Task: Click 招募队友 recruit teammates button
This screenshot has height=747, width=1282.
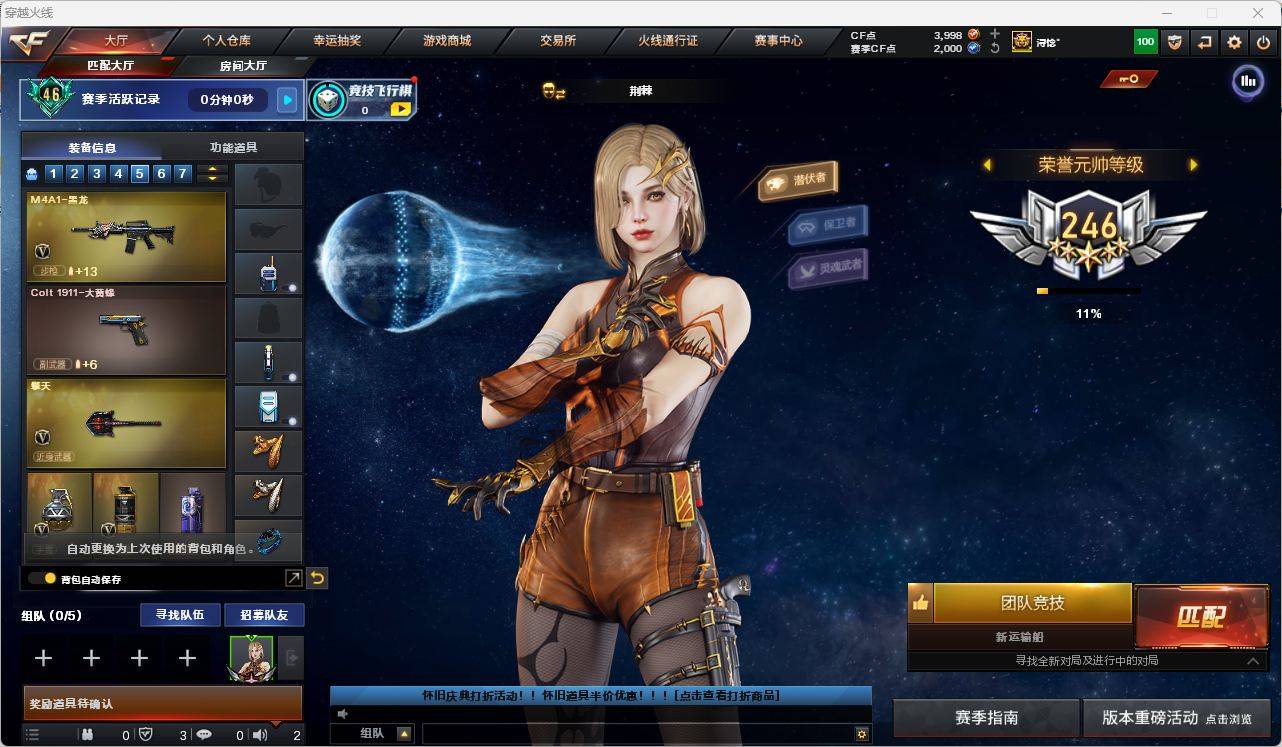Action: (263, 615)
